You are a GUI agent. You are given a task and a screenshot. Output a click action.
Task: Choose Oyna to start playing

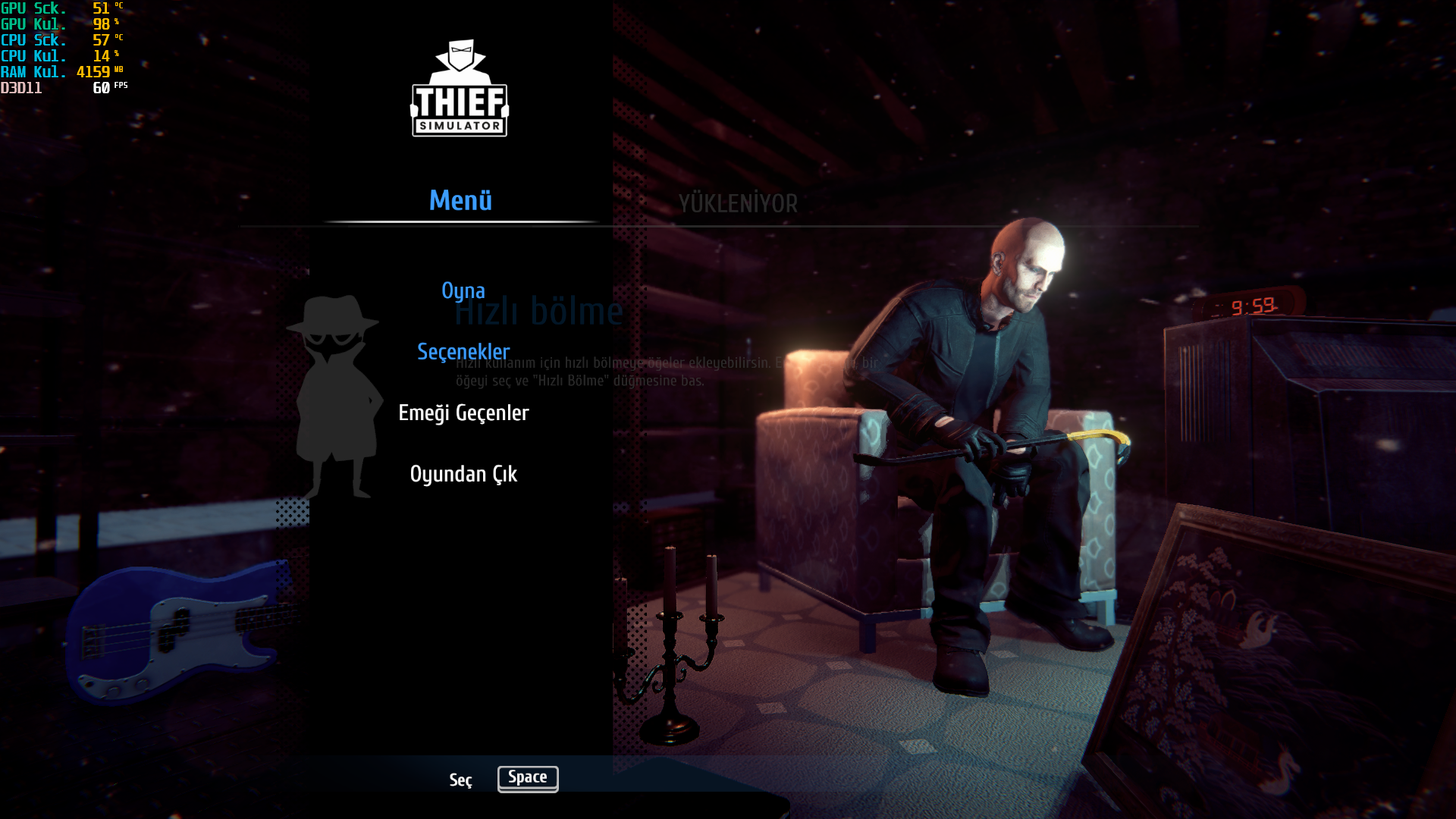463,291
